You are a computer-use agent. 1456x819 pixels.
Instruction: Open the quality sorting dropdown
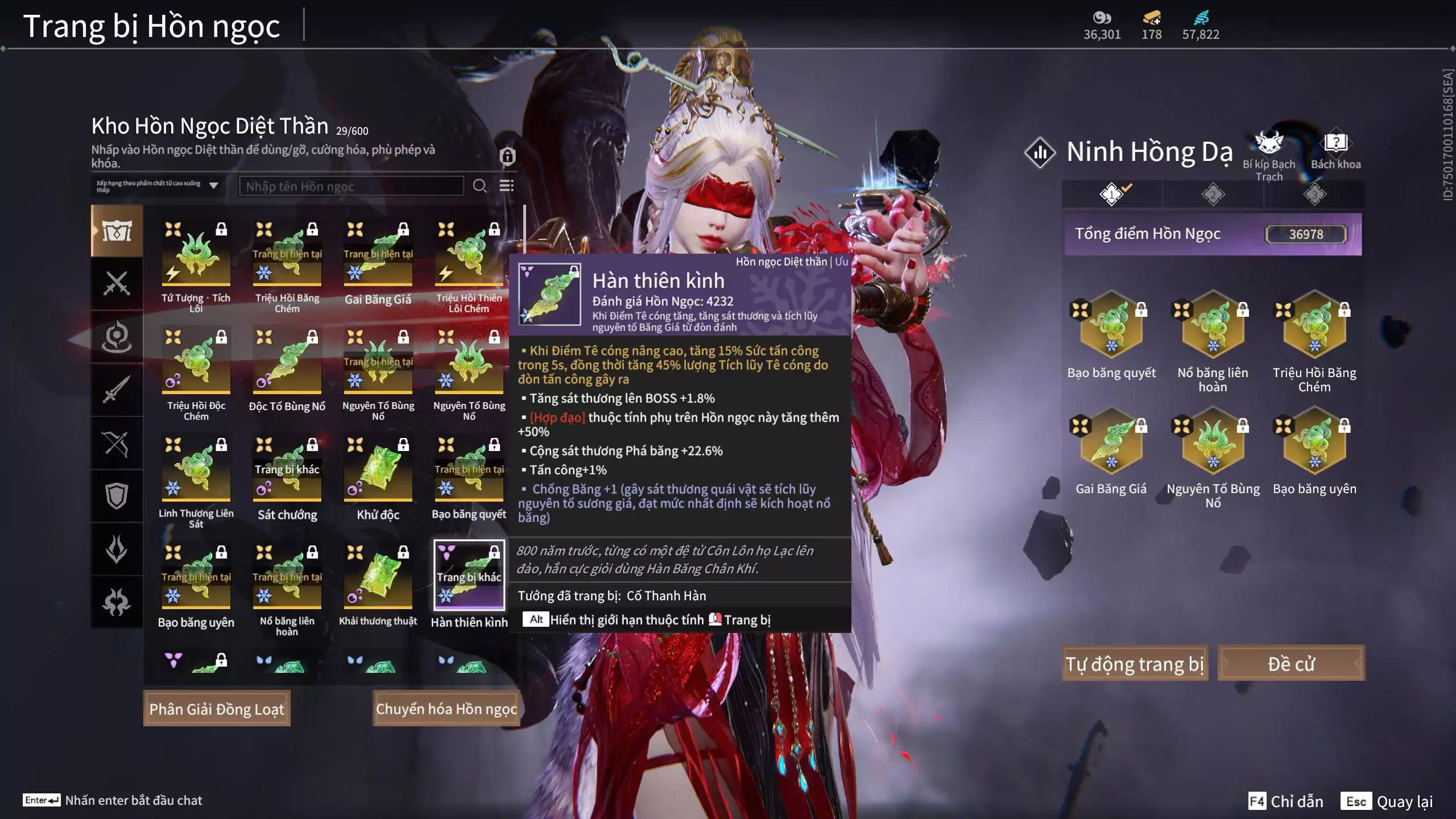(157, 186)
